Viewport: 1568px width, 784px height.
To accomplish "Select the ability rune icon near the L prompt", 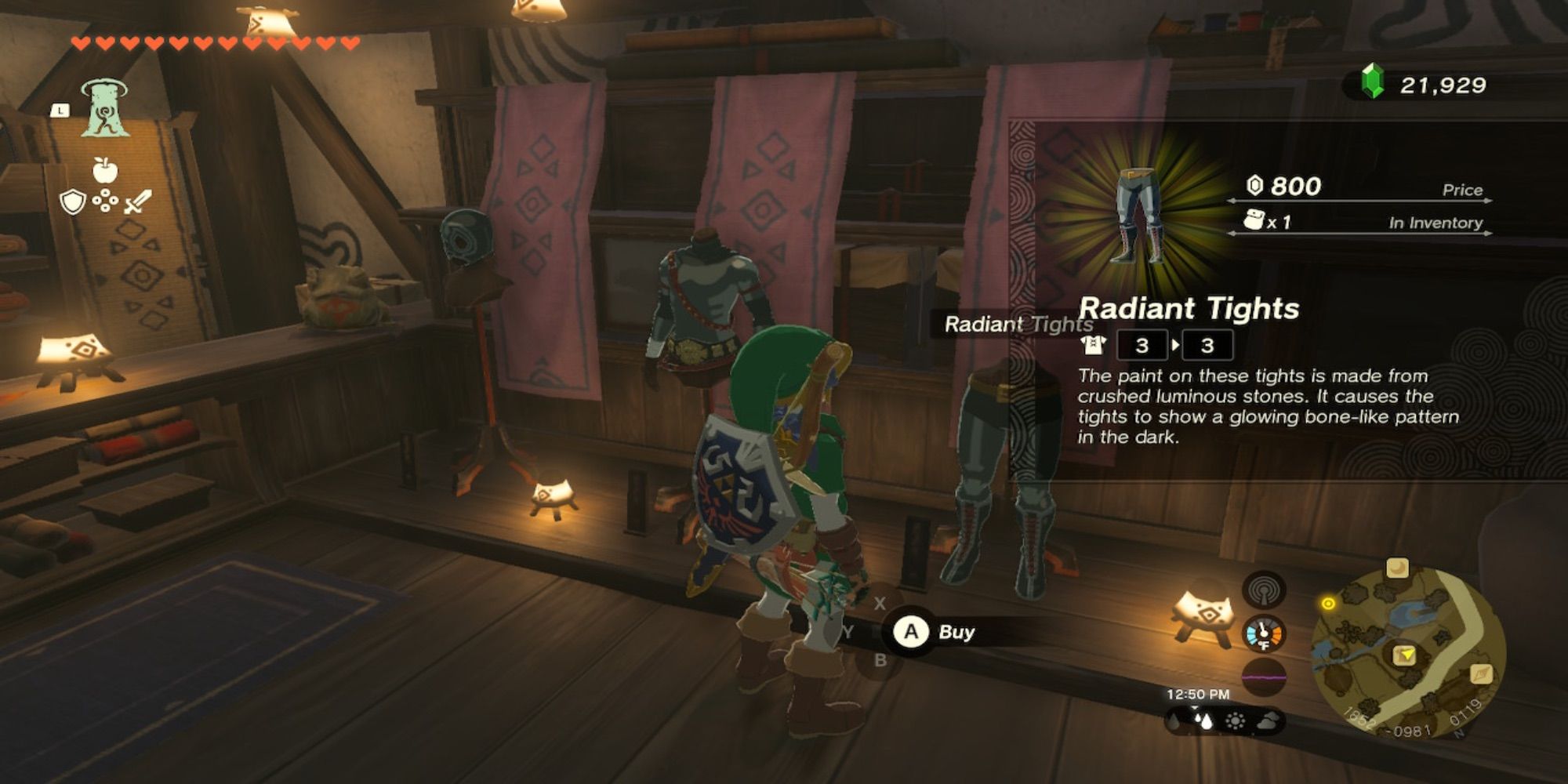I will click(106, 107).
